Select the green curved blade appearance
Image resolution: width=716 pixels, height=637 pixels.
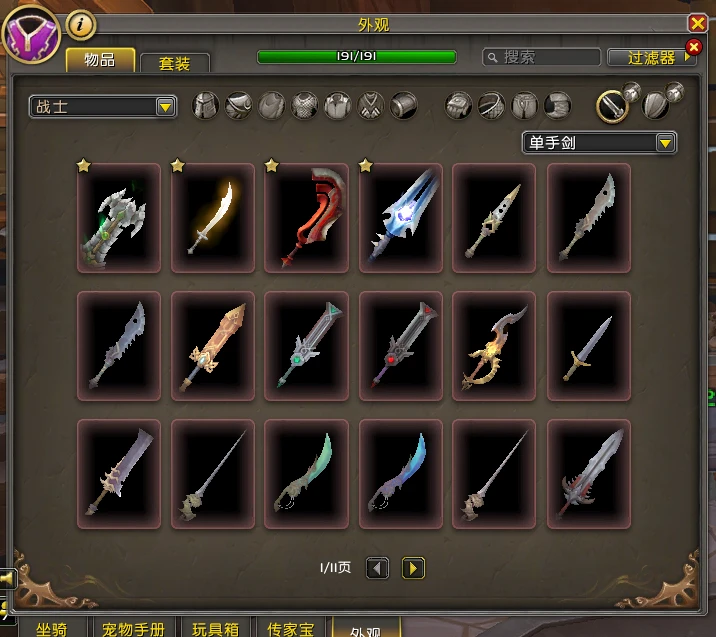306,474
